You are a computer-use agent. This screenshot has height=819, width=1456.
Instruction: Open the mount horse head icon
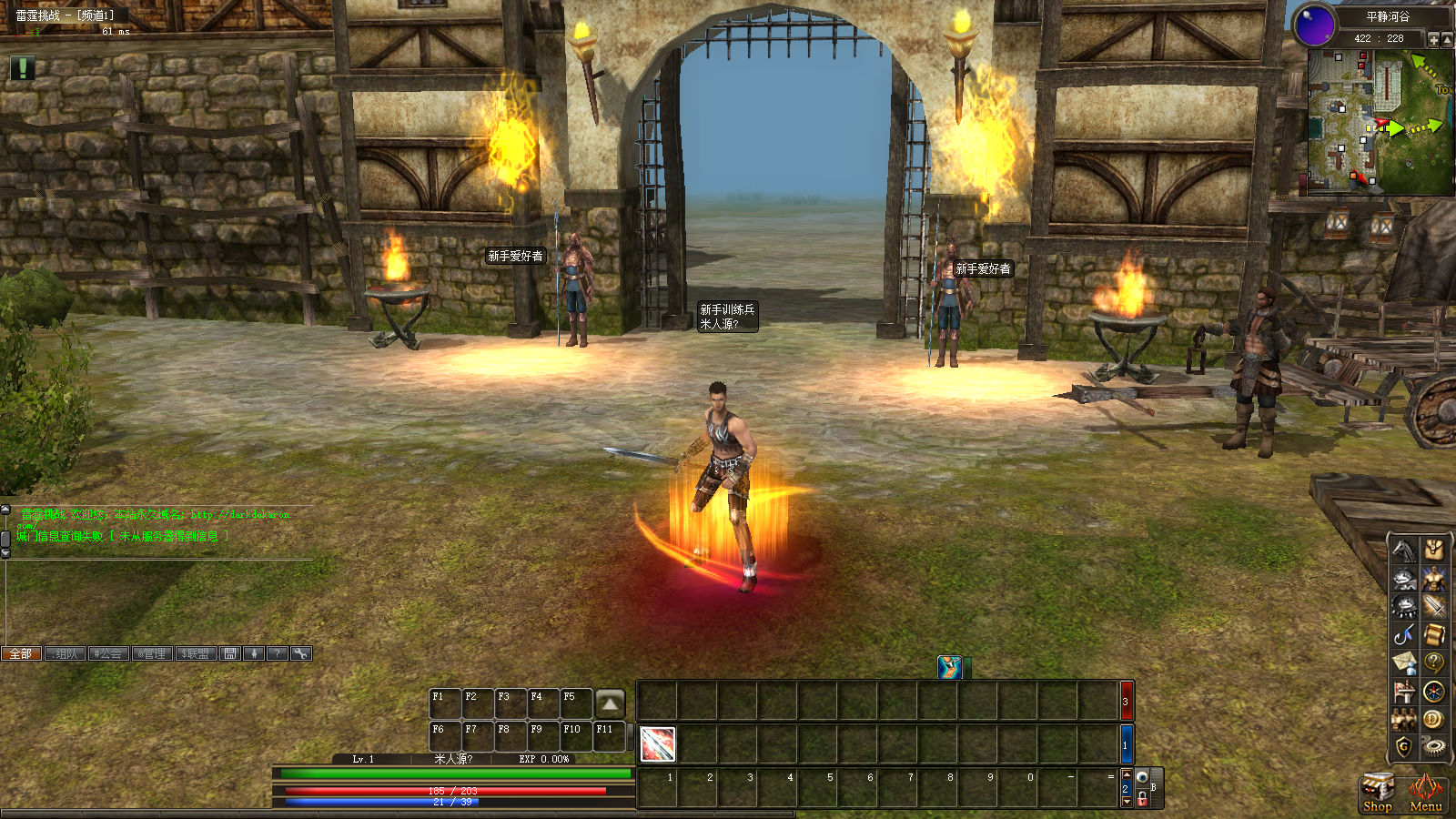1404,550
